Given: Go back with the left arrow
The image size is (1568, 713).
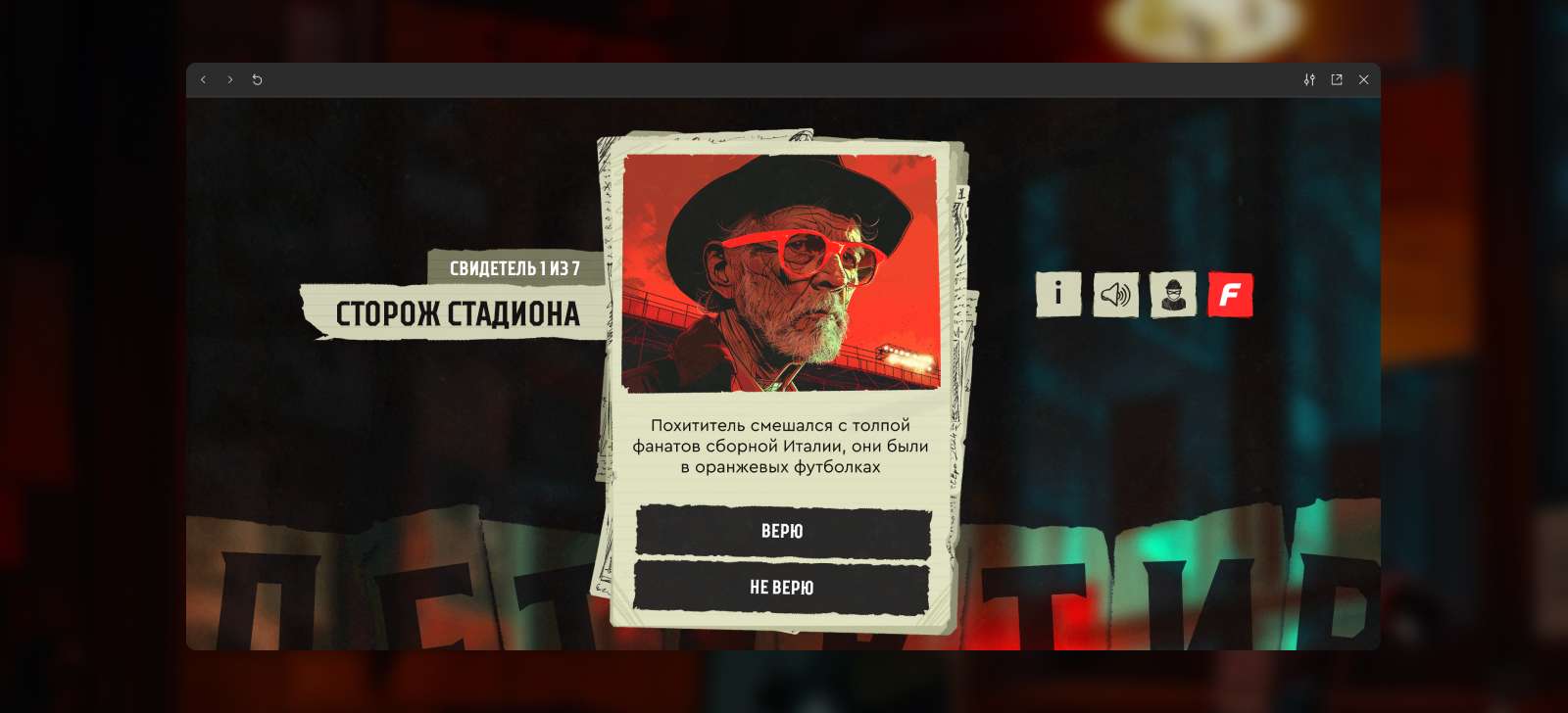Looking at the screenshot, I should (204, 80).
